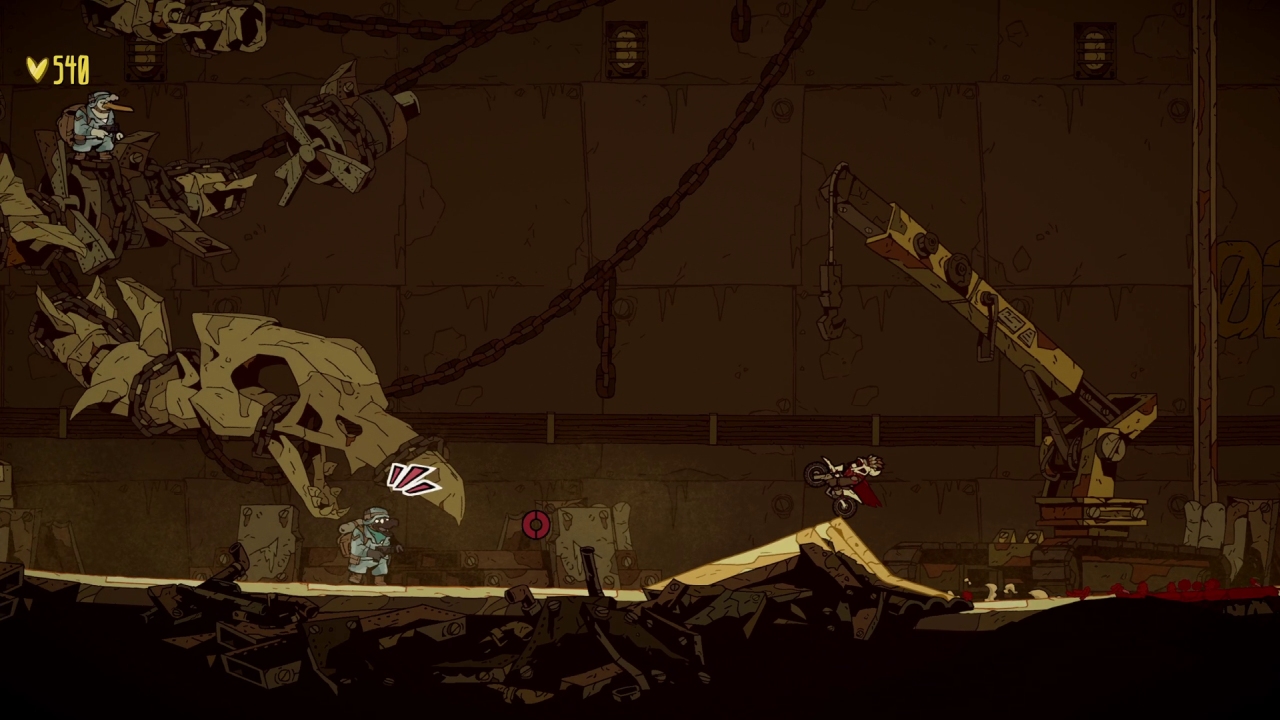The width and height of the screenshot is (1280, 720).
Task: Click the wall vent grate near the top
Action: click(x=625, y=45)
